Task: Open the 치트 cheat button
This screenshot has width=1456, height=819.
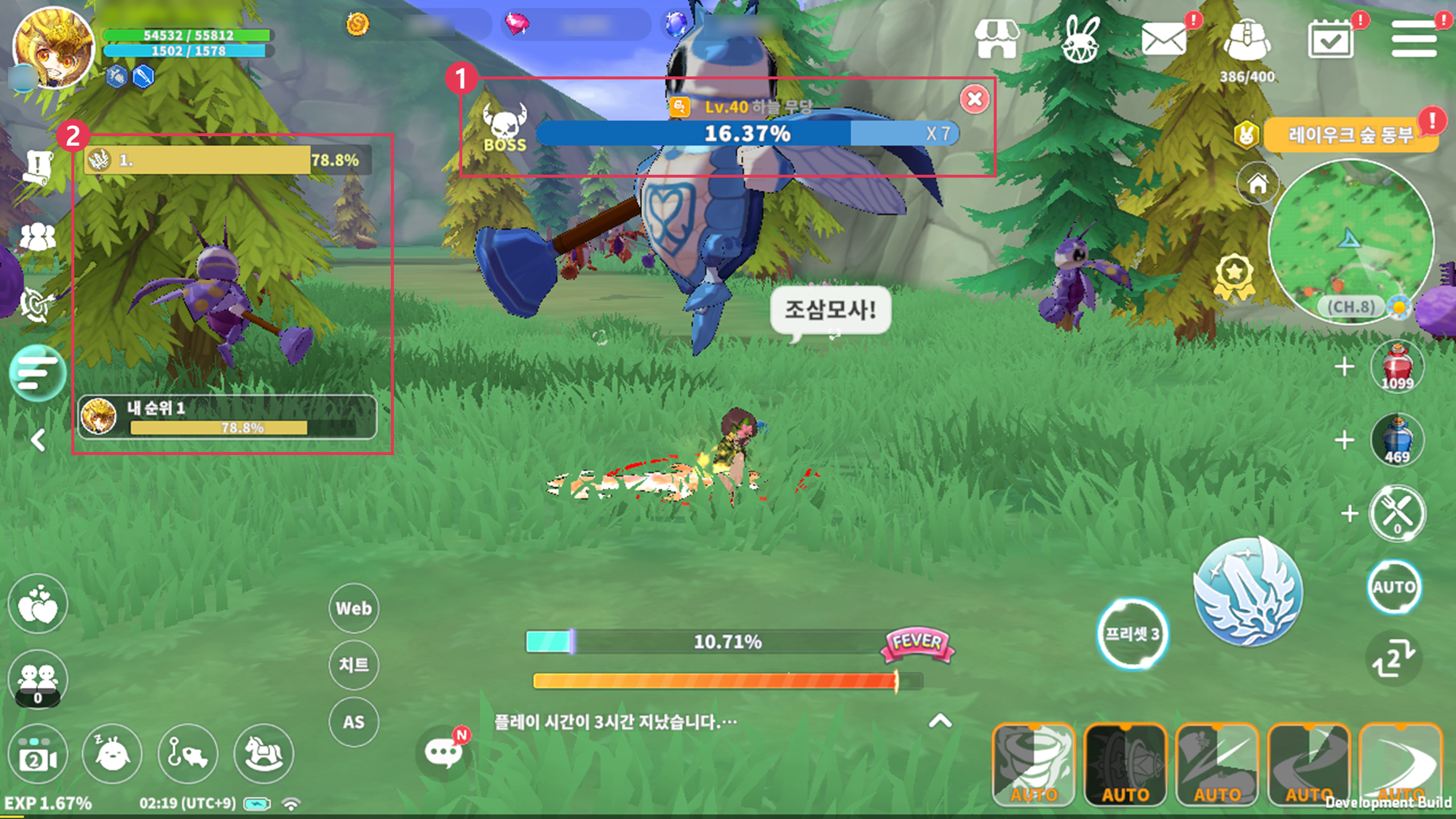Action: 354,665
